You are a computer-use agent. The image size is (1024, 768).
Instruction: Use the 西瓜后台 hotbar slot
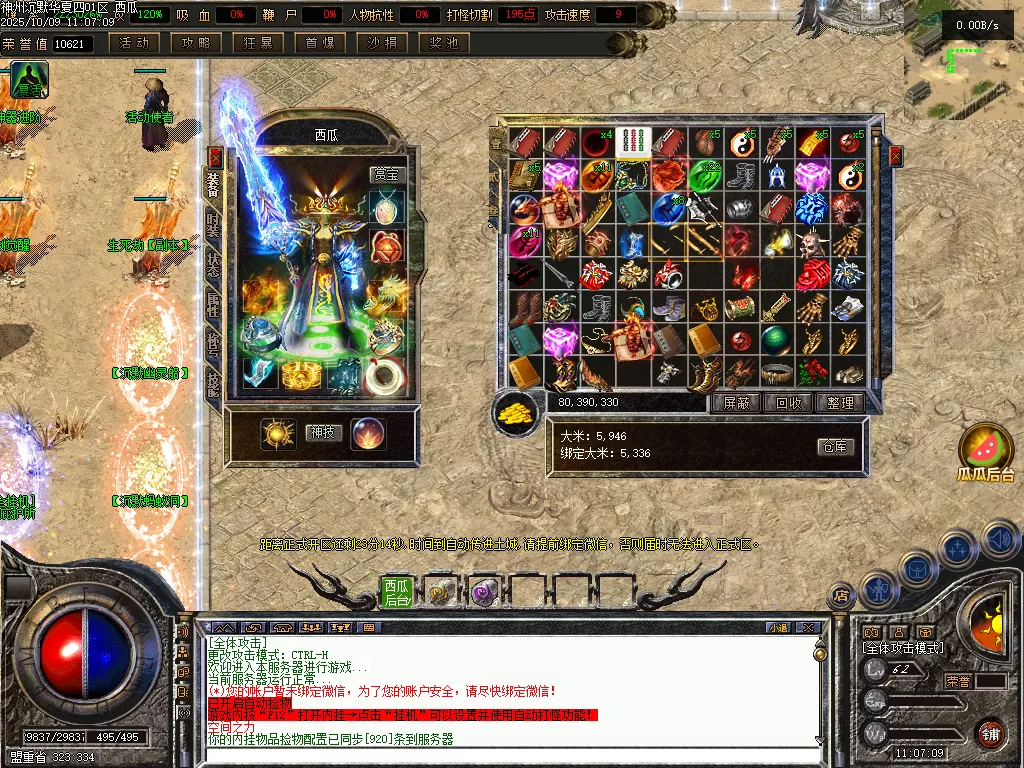coord(397,592)
